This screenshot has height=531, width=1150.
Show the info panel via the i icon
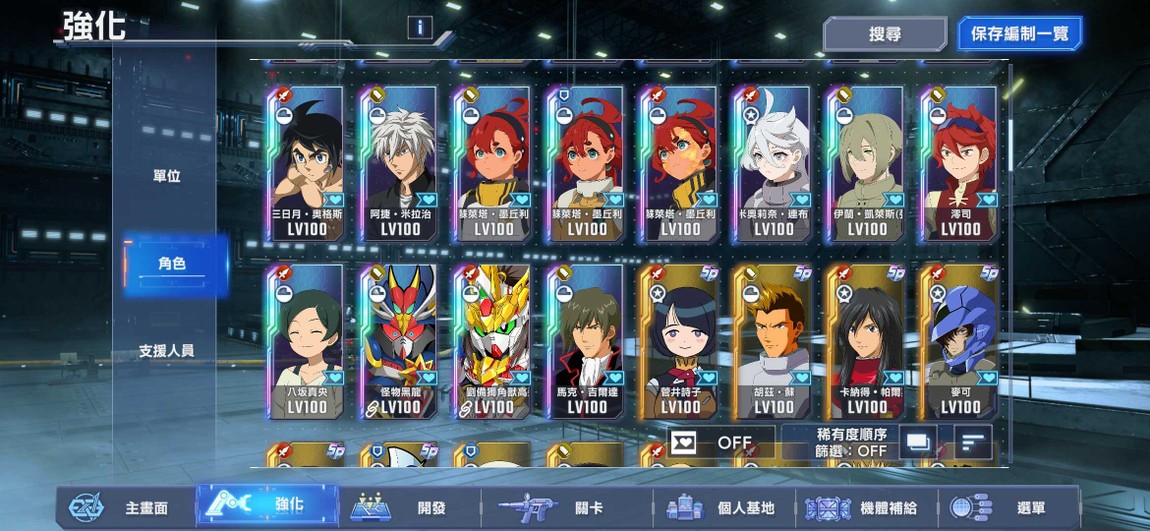419,28
